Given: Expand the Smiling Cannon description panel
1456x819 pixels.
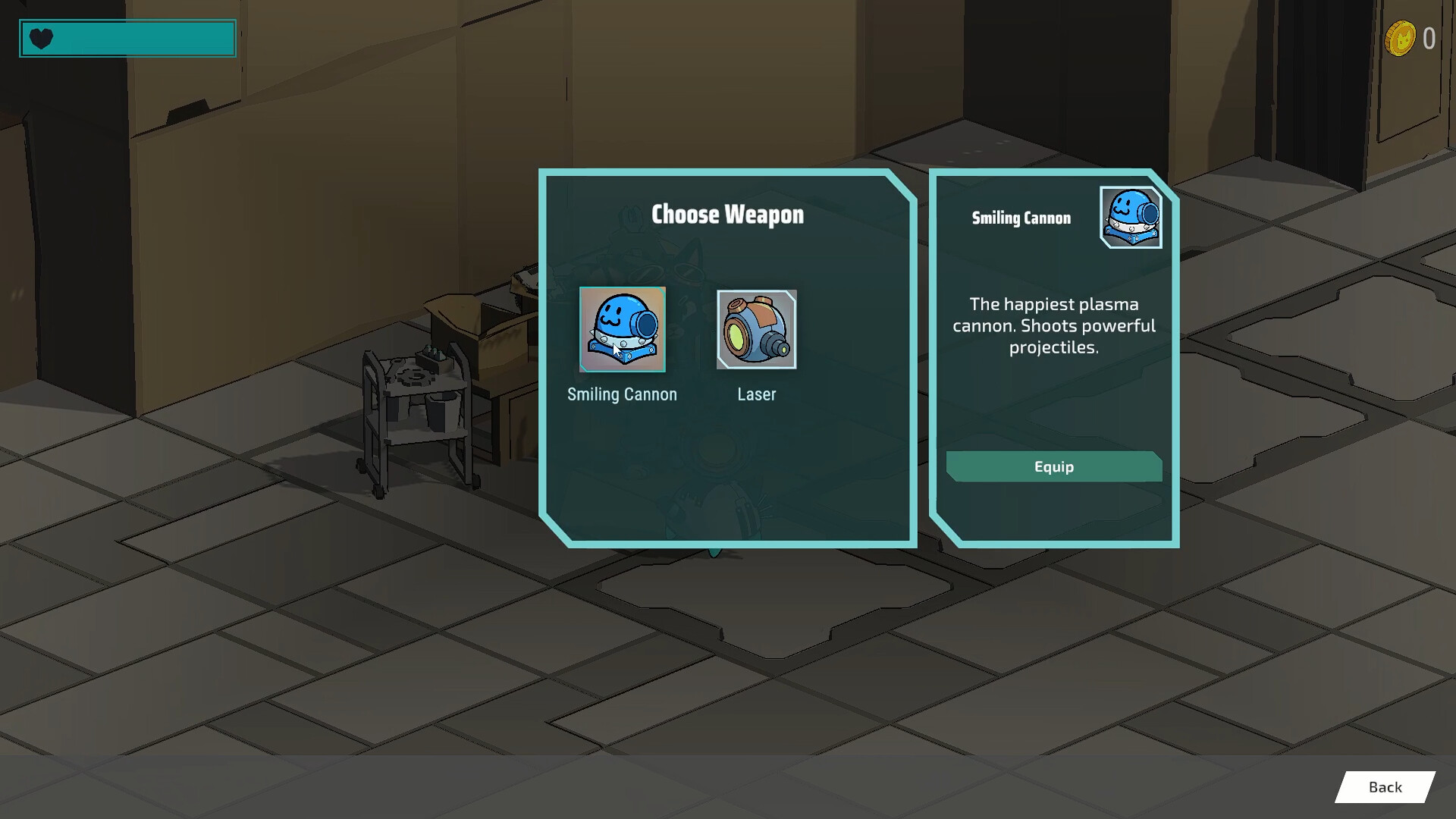Looking at the screenshot, I should coord(1053,326).
